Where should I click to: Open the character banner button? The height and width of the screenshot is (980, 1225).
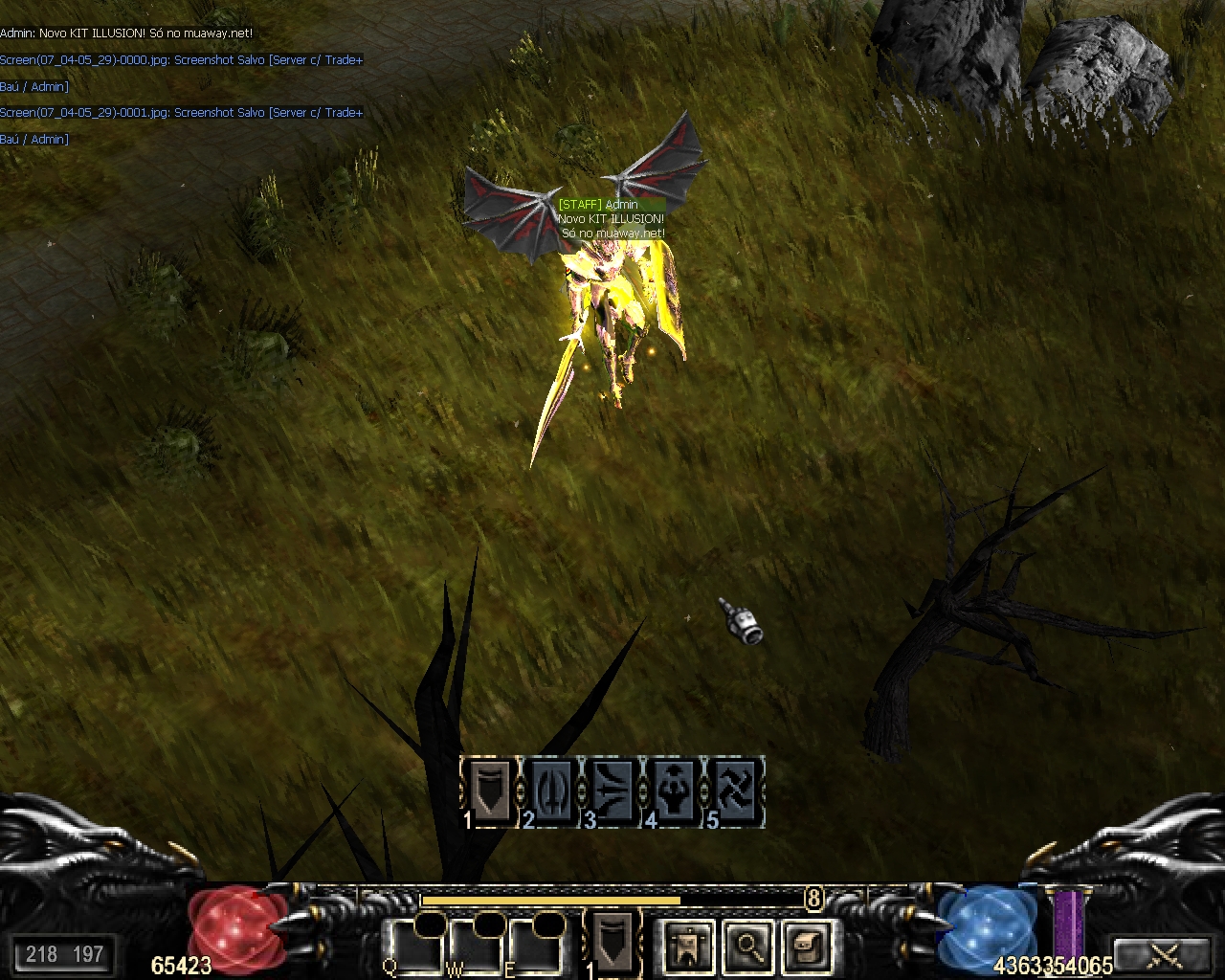[x=687, y=947]
